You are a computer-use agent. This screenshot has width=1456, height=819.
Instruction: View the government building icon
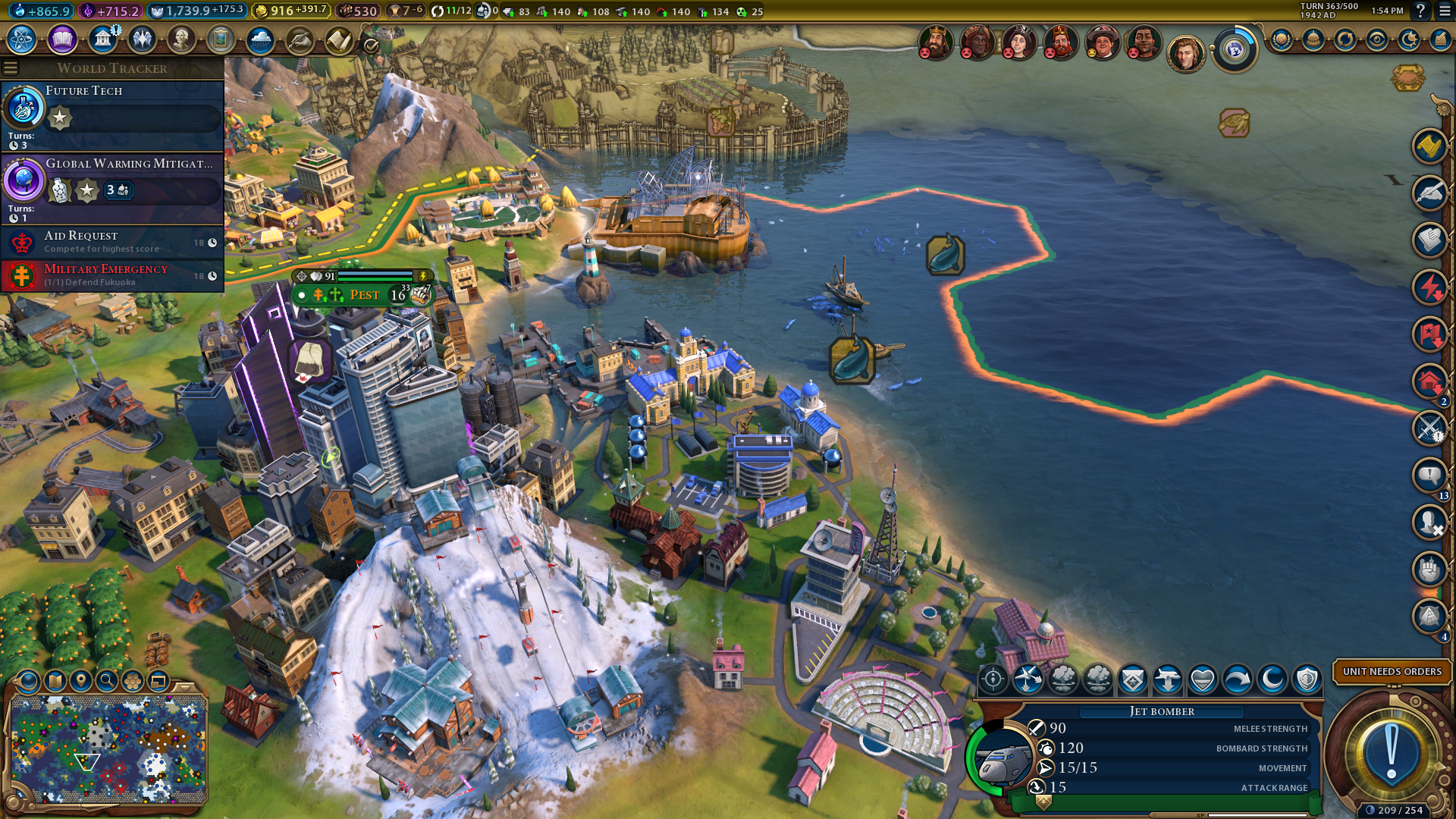point(102,39)
